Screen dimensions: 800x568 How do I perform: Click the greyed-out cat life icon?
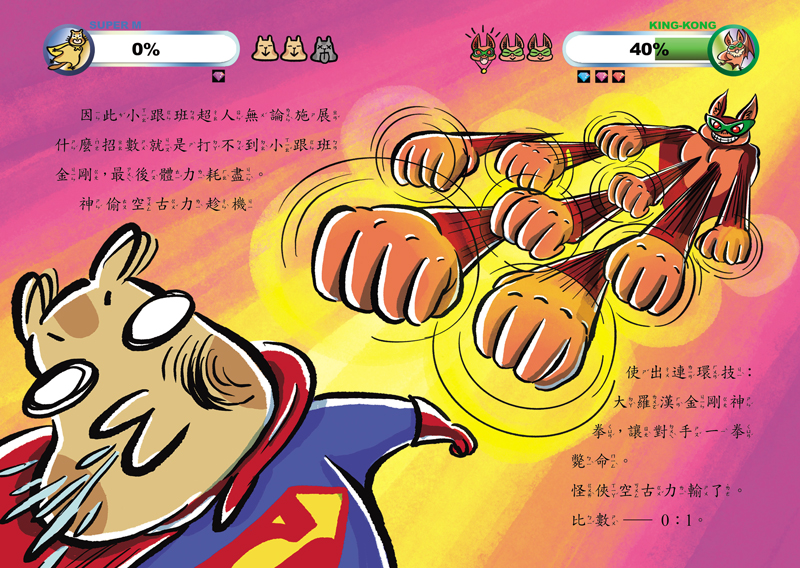pyautogui.click(x=322, y=47)
